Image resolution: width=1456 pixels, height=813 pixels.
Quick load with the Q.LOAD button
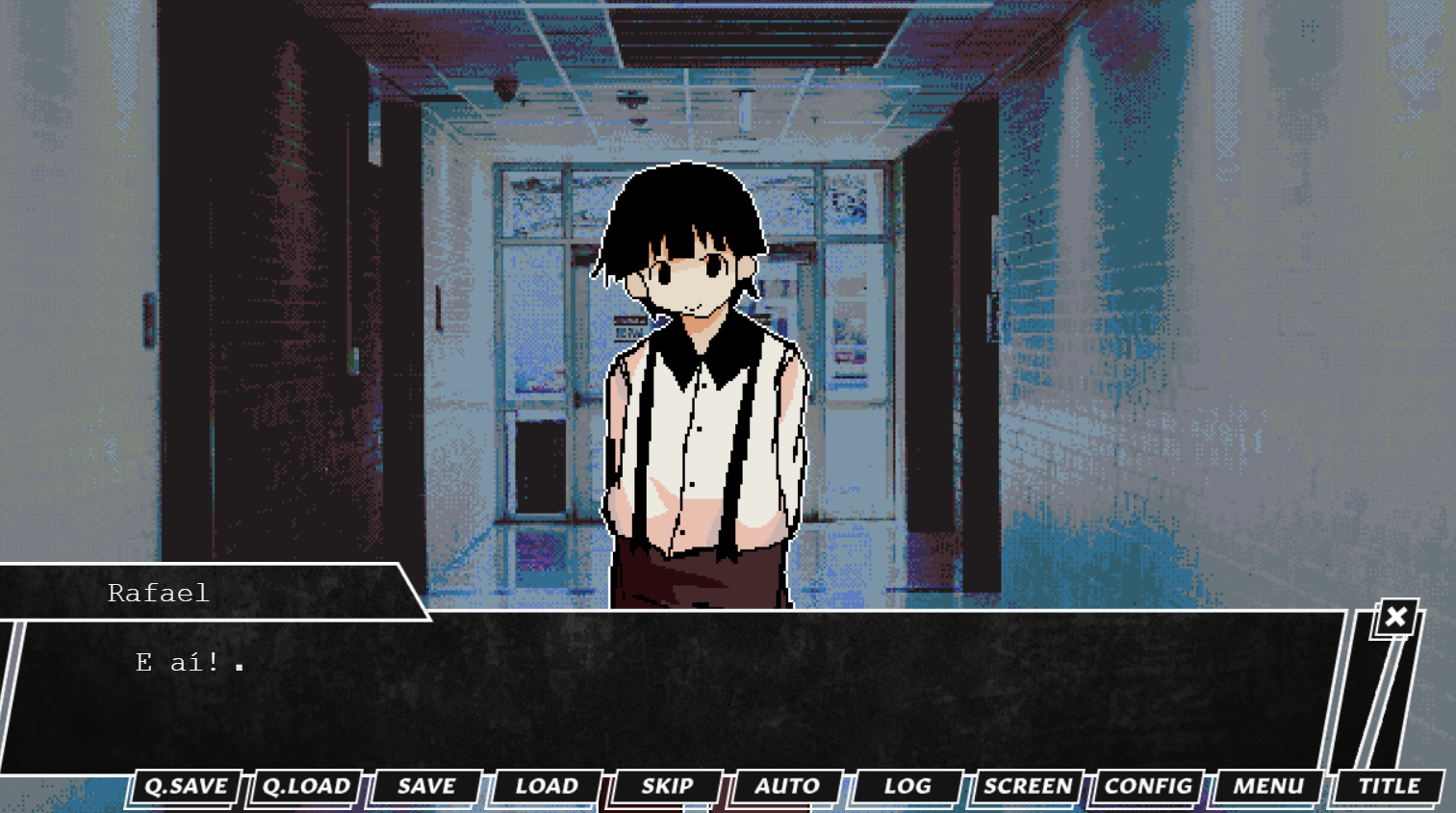(306, 786)
